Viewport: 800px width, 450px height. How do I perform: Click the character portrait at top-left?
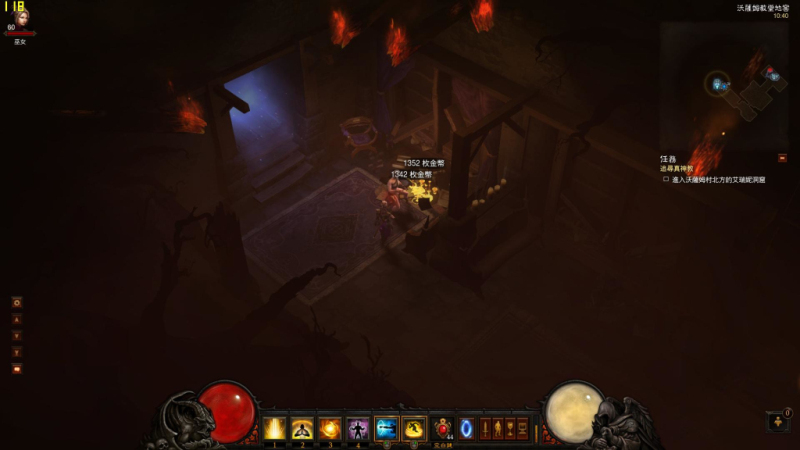[19, 17]
